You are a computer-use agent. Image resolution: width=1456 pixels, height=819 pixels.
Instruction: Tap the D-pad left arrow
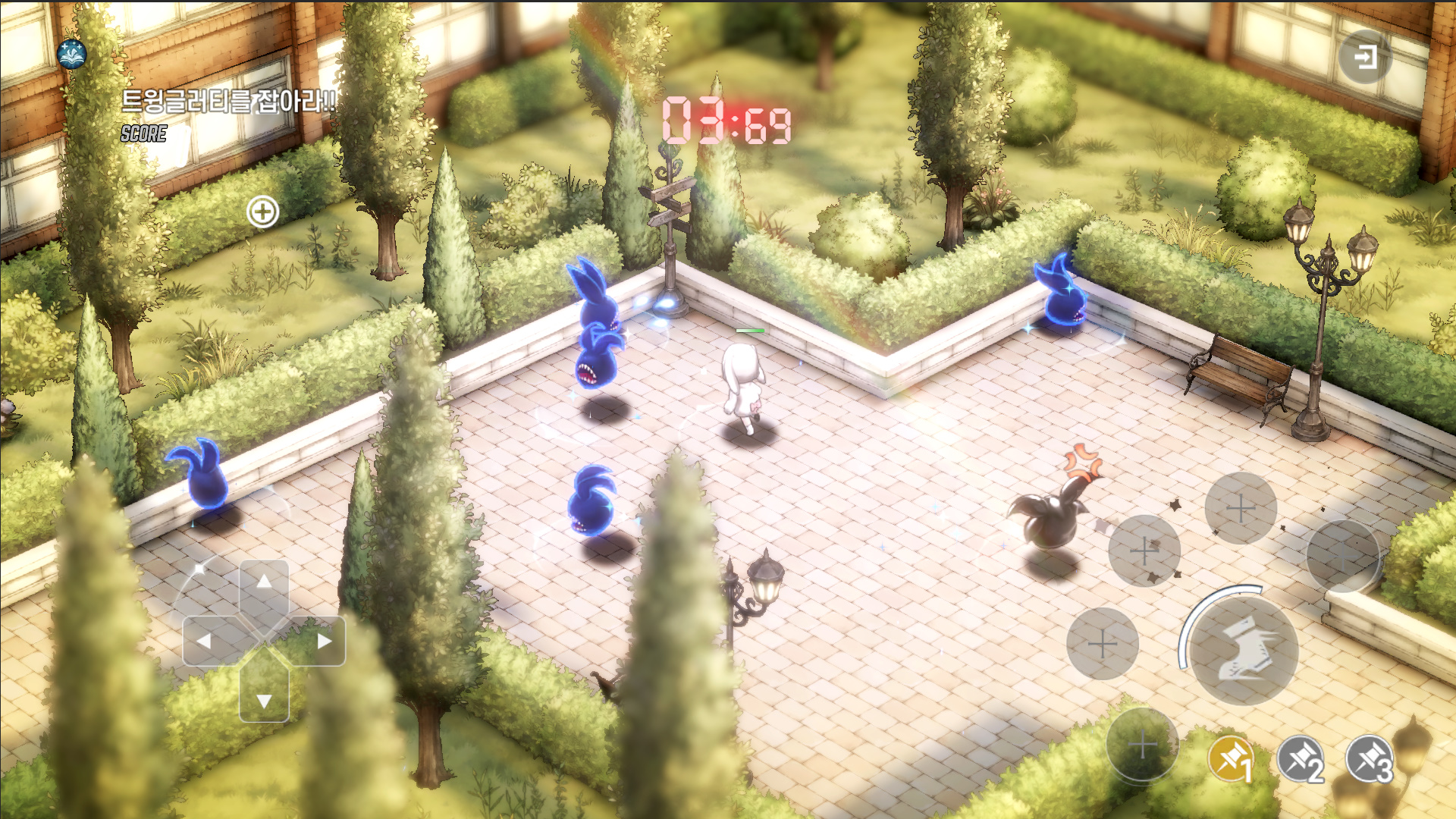pyautogui.click(x=204, y=641)
